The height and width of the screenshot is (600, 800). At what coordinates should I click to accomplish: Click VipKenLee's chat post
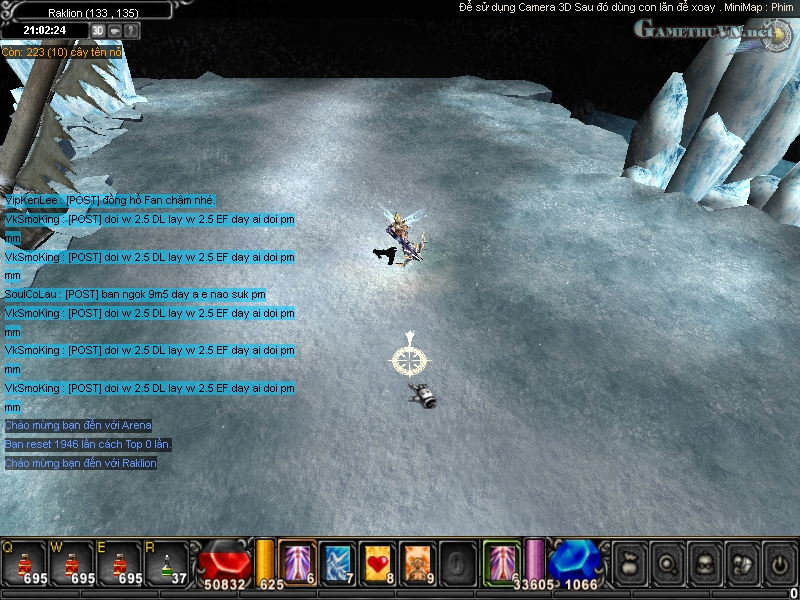110,200
